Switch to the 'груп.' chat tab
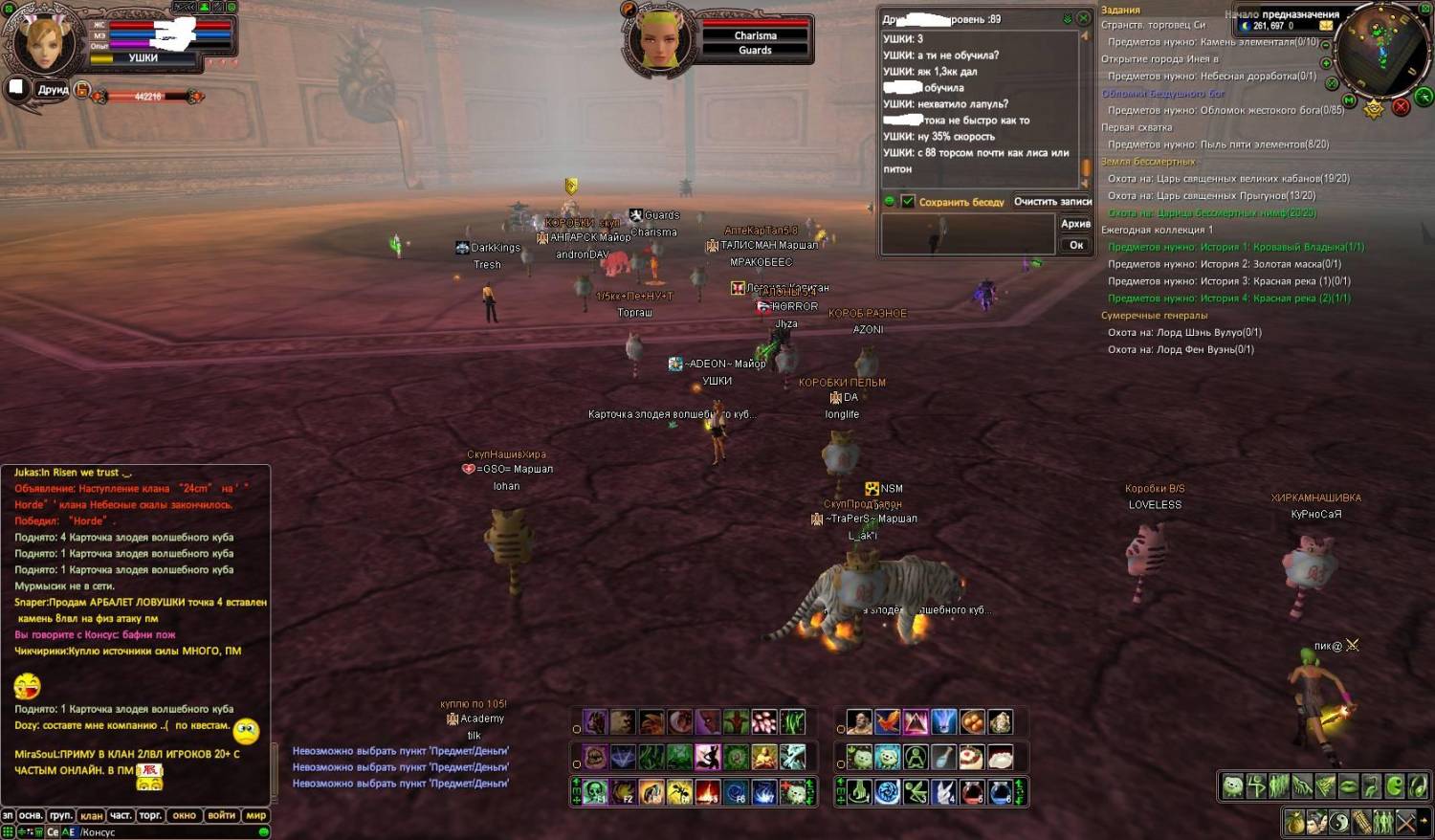Viewport: 1435px width, 840px height. click(61, 816)
